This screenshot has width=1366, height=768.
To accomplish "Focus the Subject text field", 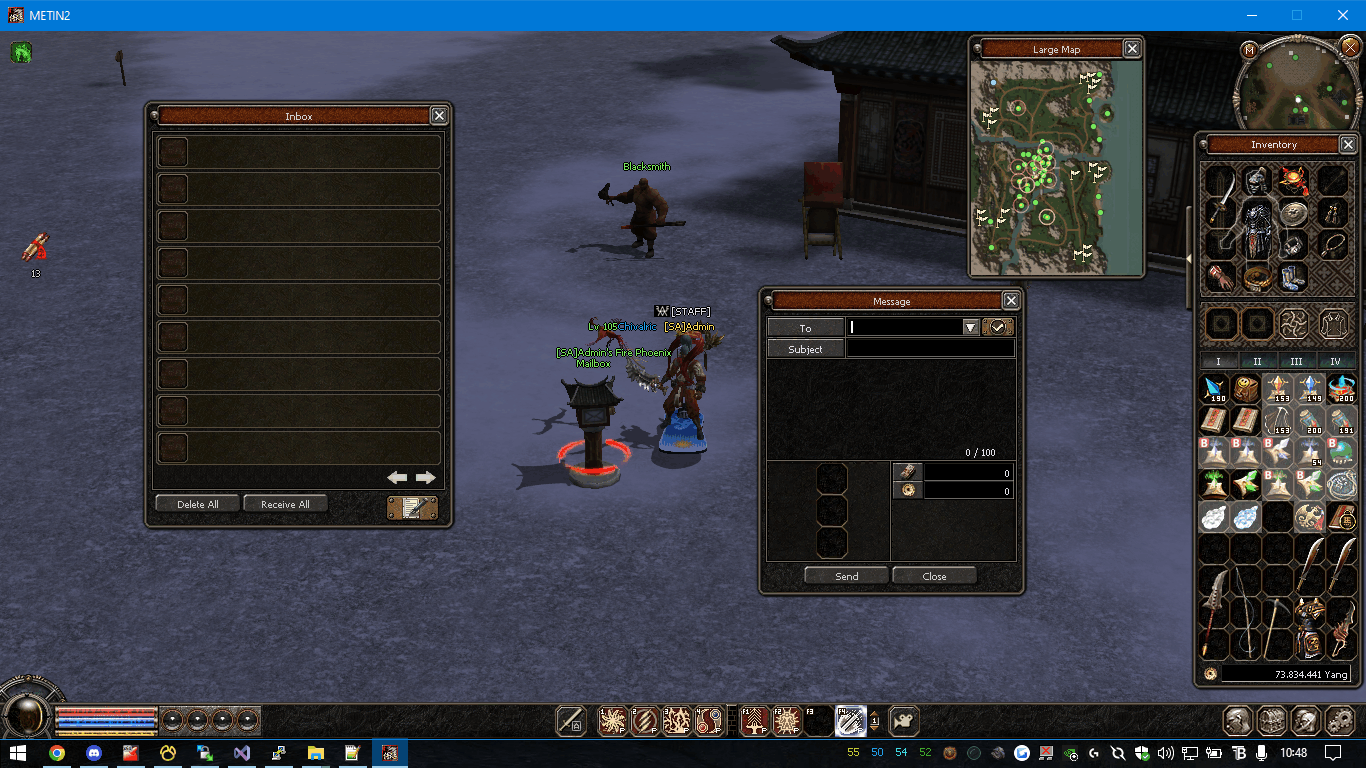I will click(930, 349).
